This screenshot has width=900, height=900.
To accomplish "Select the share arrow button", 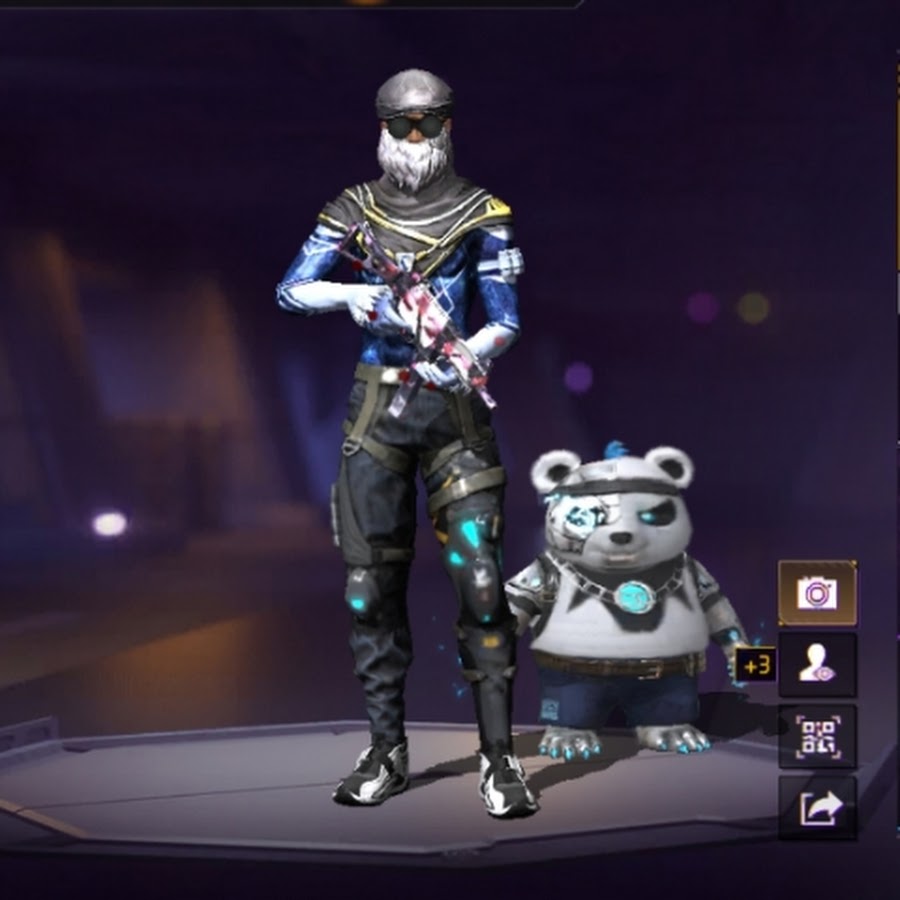I will [817, 808].
